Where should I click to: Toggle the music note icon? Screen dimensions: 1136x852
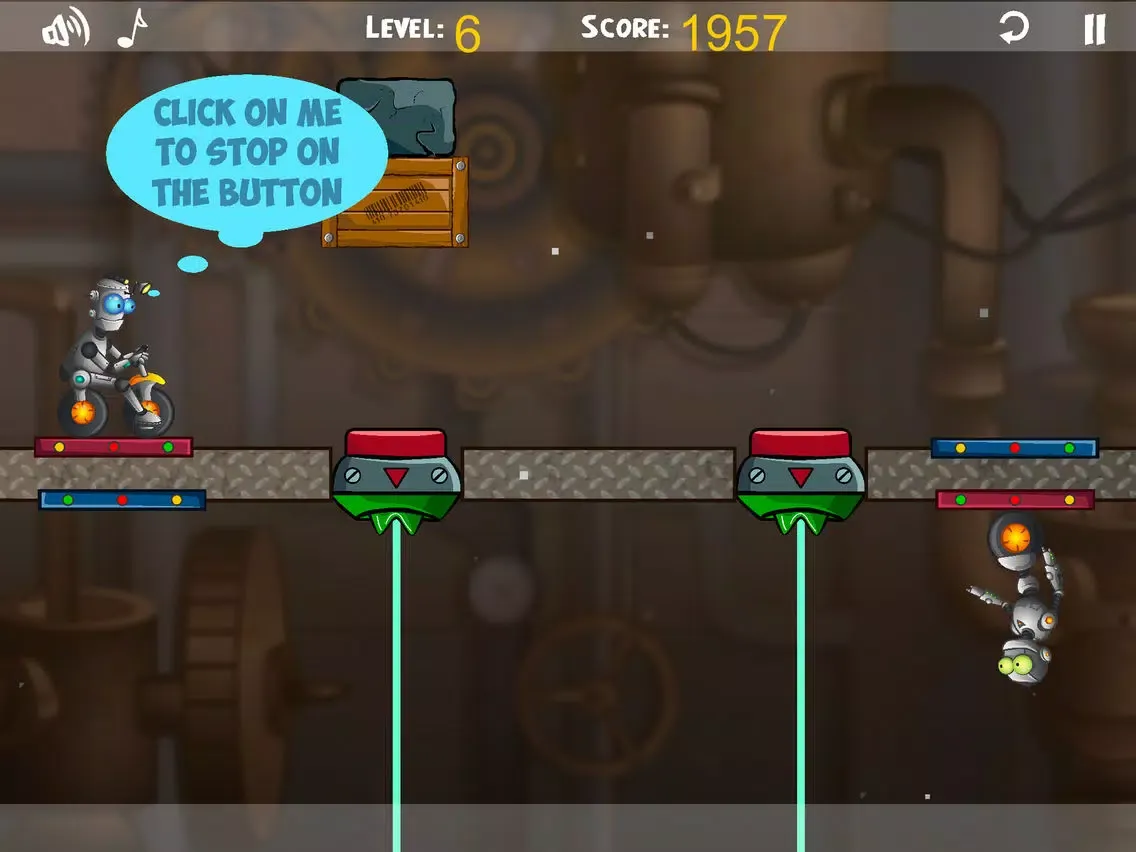coord(131,29)
